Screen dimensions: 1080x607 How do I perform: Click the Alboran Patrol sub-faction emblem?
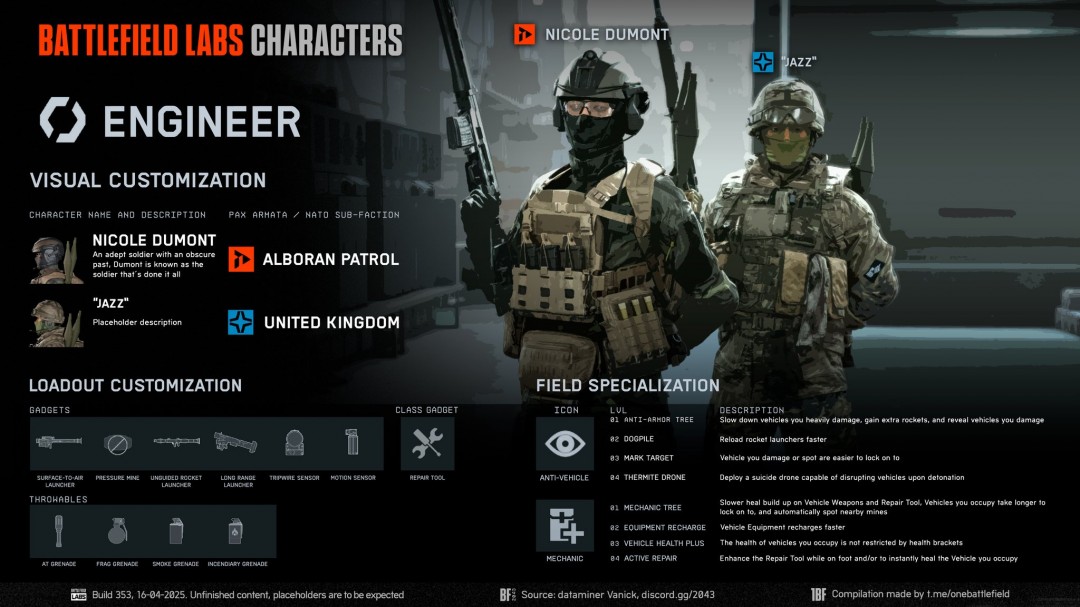tap(241, 260)
